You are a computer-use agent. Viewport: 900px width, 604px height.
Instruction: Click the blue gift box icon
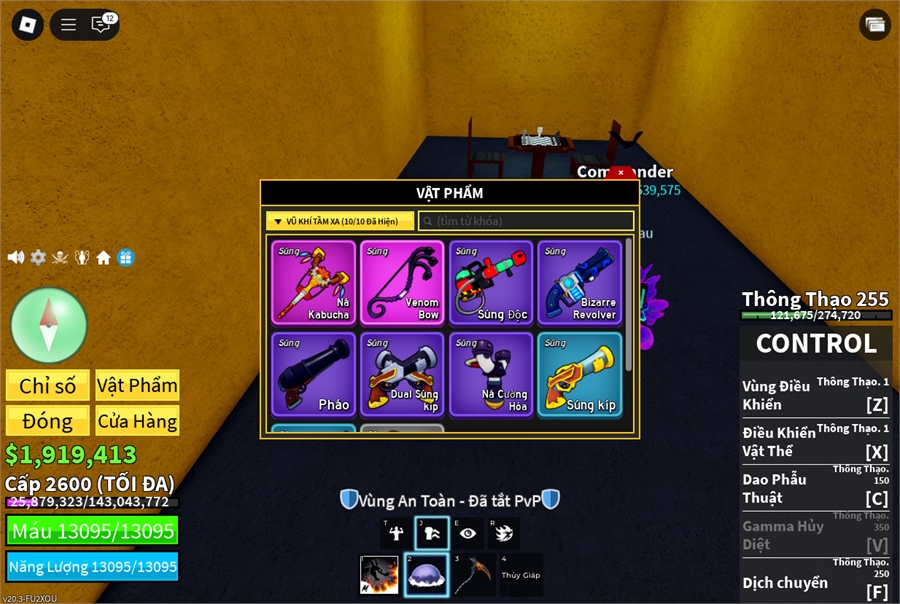click(125, 257)
